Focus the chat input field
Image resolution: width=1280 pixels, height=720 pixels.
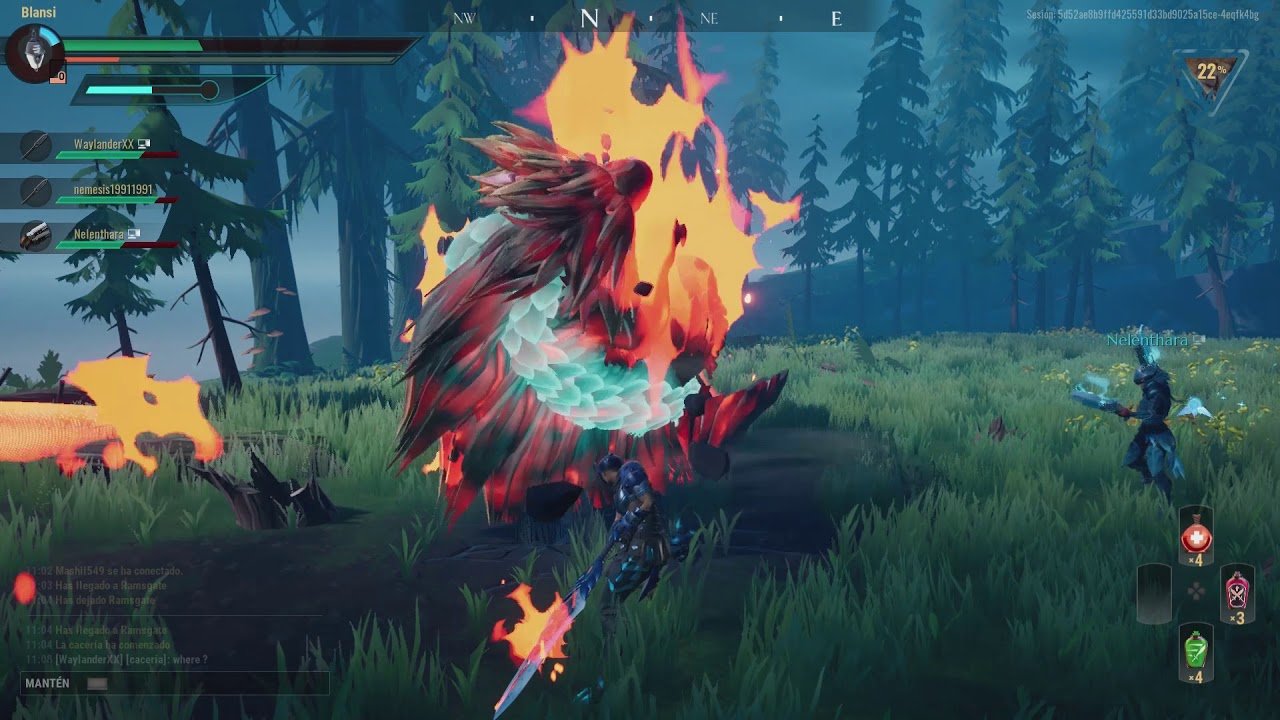click(175, 684)
